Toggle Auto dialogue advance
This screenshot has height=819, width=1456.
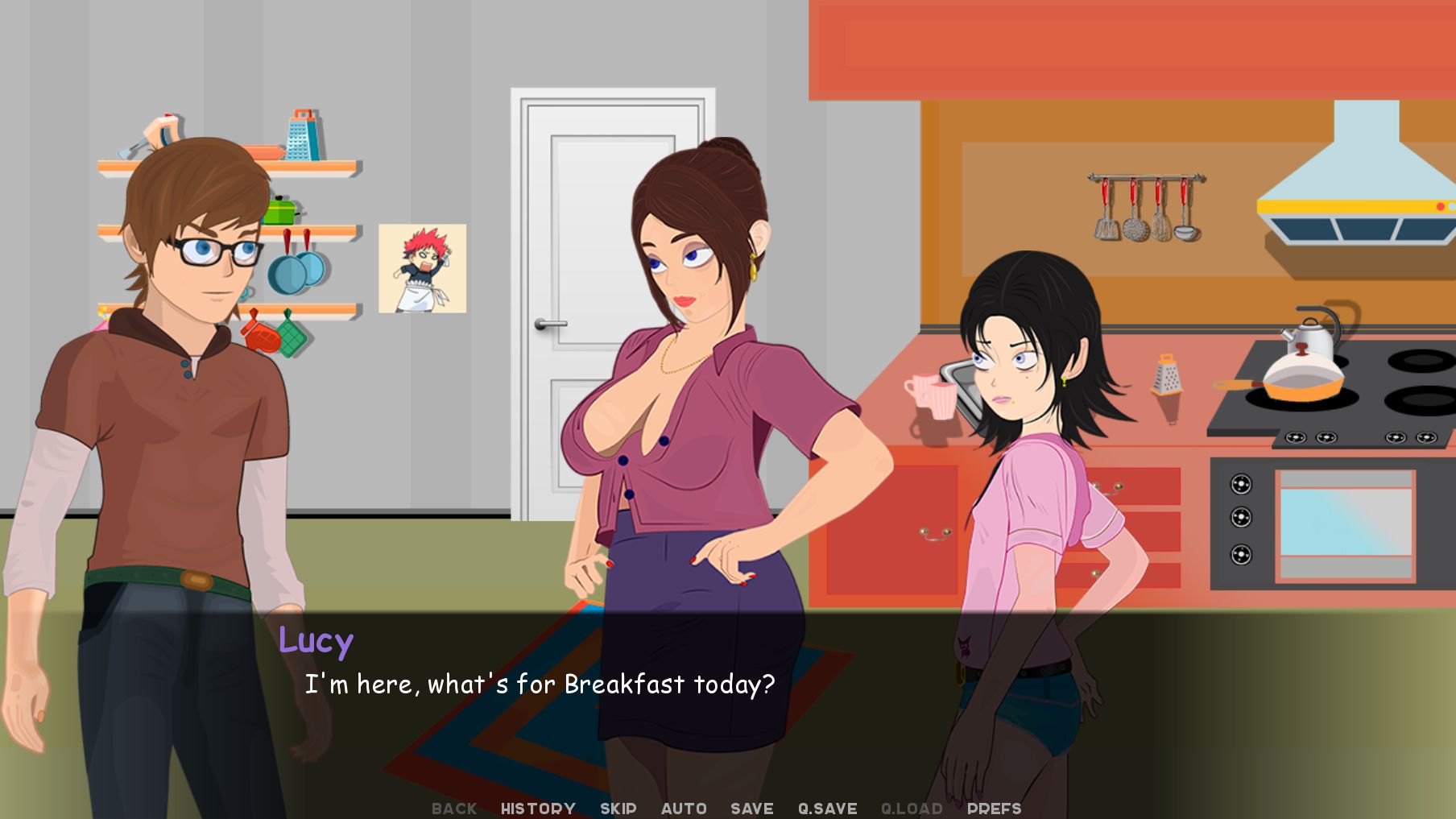click(684, 809)
